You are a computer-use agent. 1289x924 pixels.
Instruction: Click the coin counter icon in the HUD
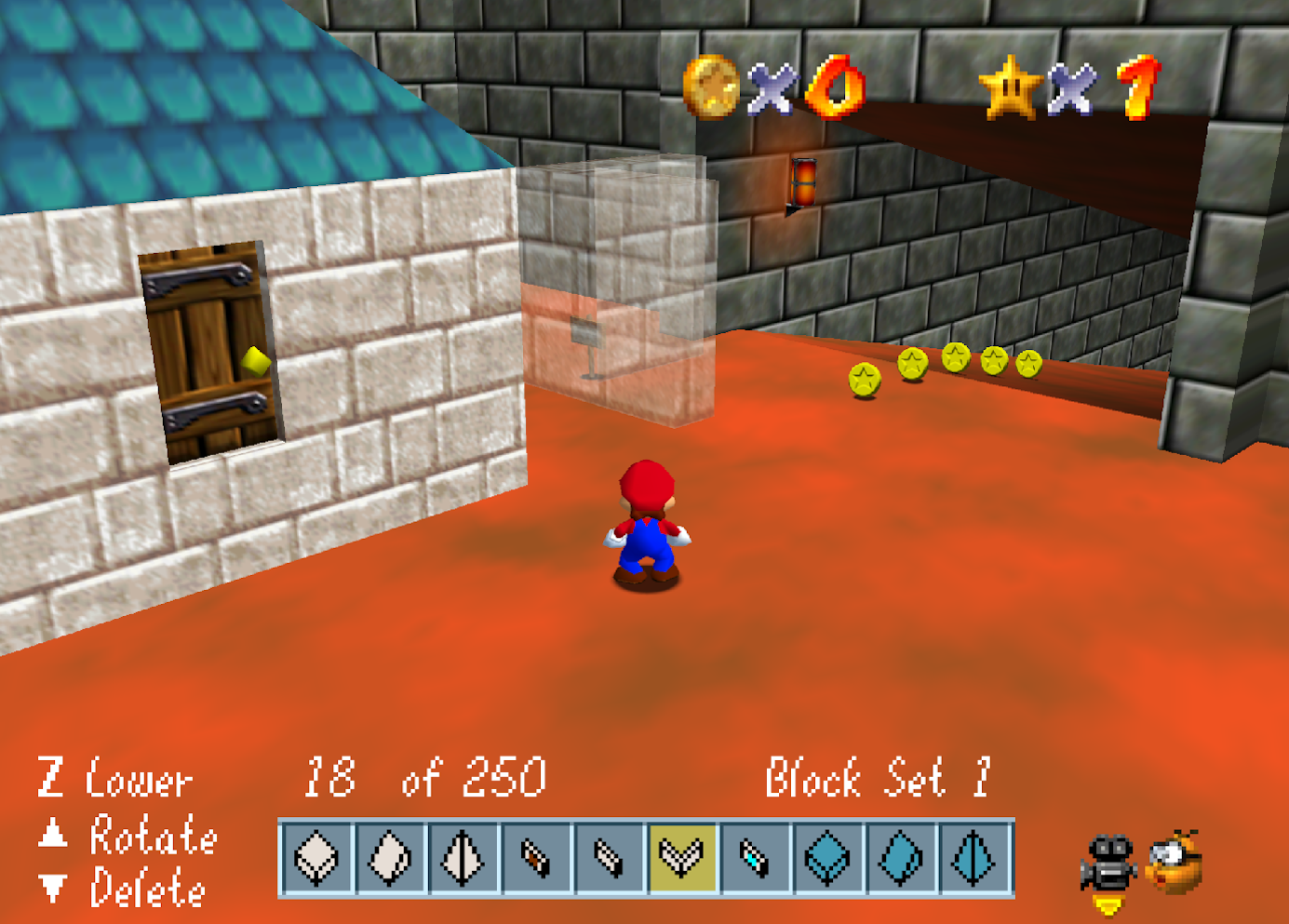point(711,88)
